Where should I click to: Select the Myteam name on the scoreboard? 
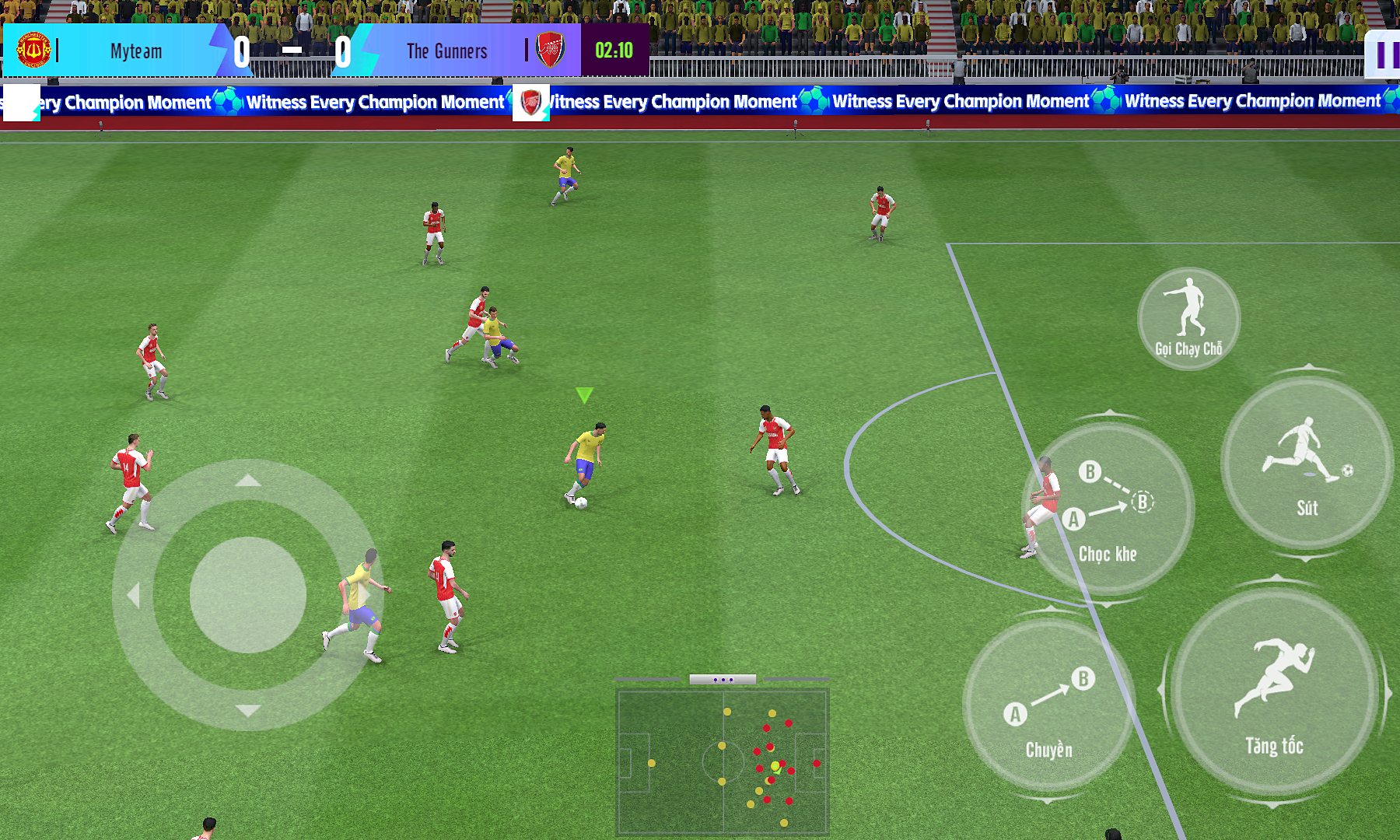pos(136,51)
